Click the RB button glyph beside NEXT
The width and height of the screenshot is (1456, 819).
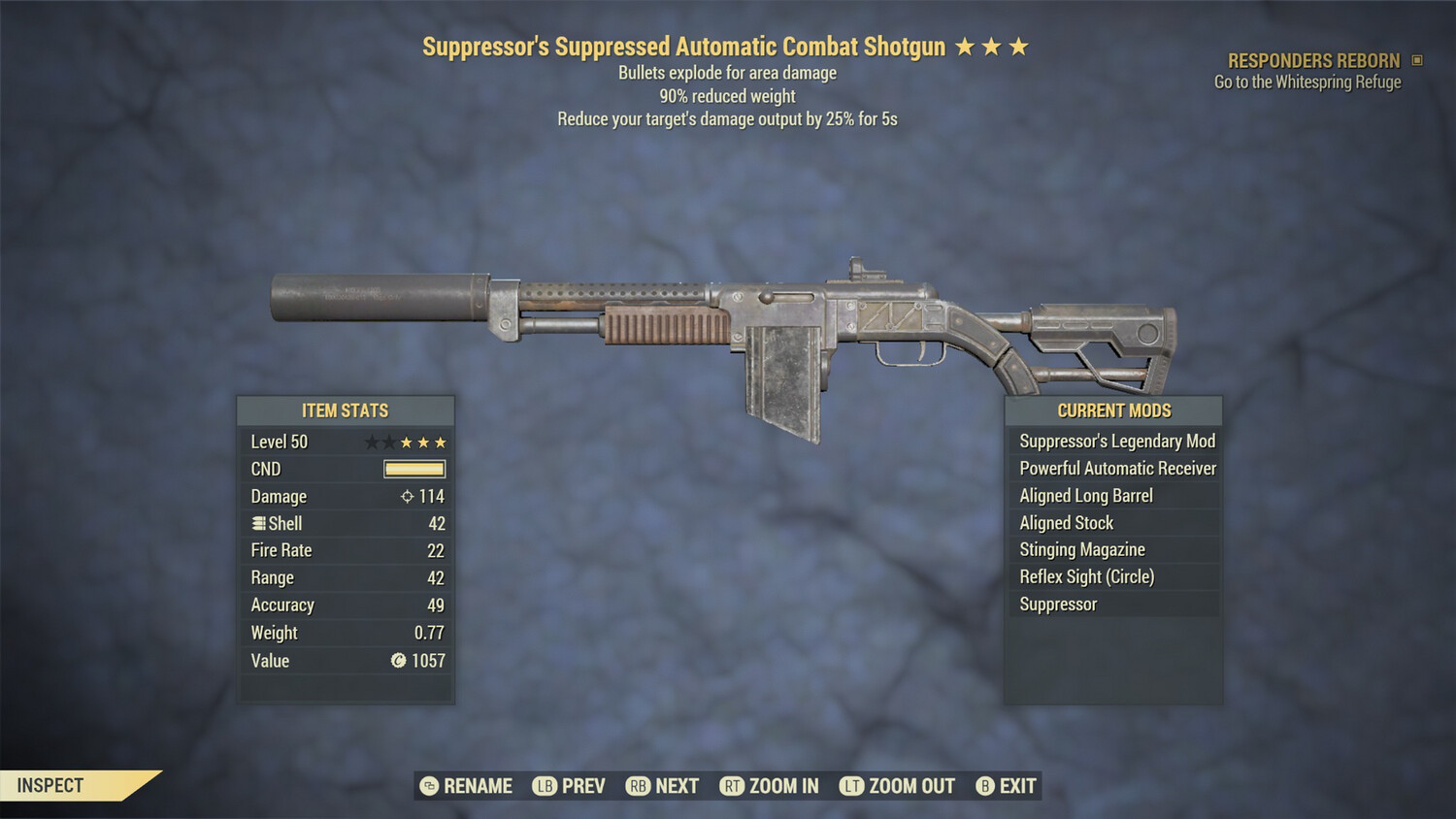(638, 786)
